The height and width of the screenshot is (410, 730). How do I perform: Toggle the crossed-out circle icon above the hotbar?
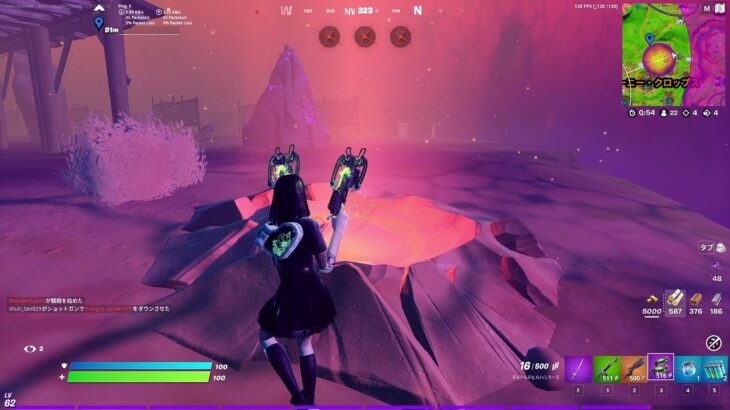click(714, 342)
